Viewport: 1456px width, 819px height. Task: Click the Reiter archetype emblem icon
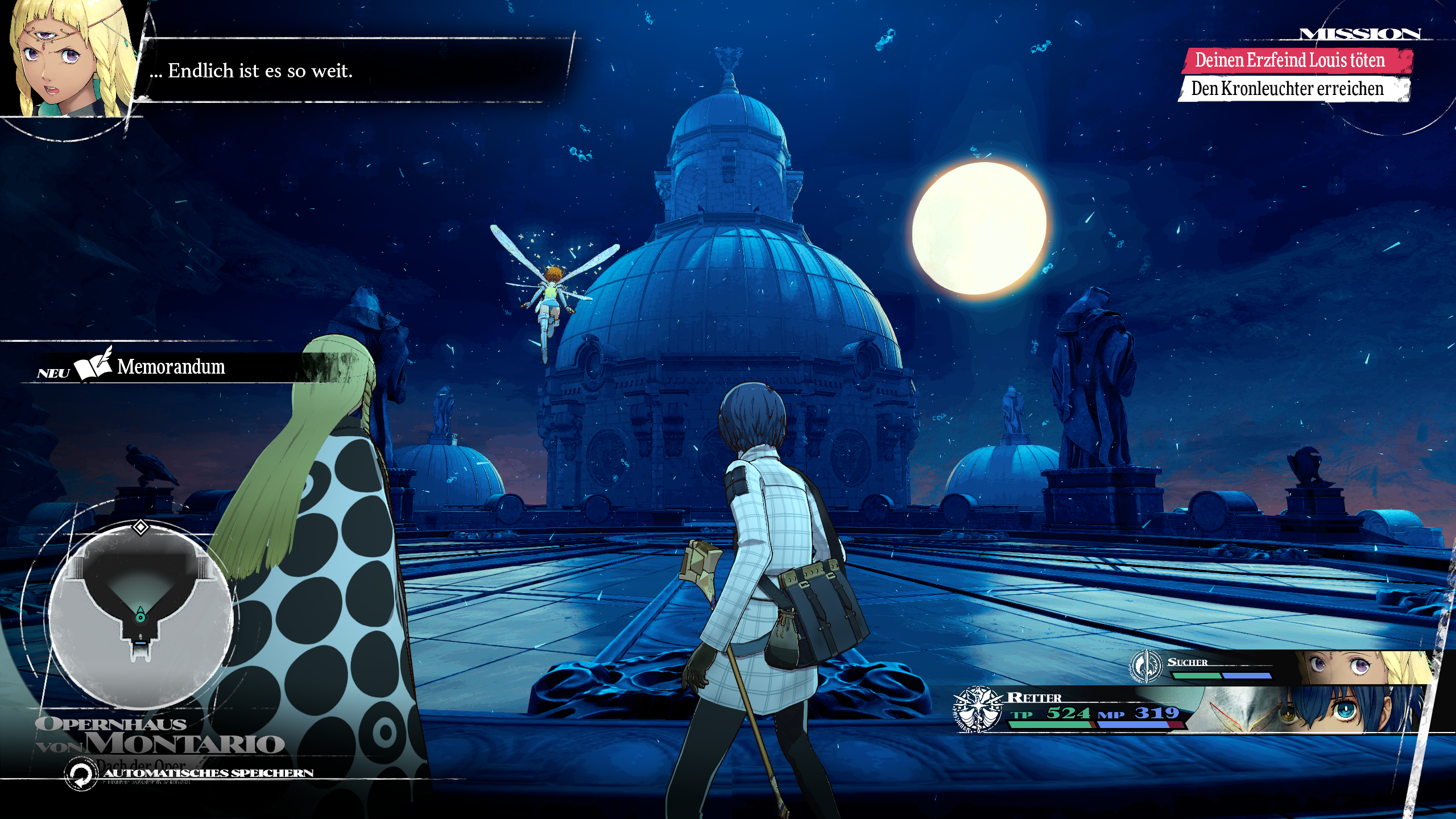point(978,709)
